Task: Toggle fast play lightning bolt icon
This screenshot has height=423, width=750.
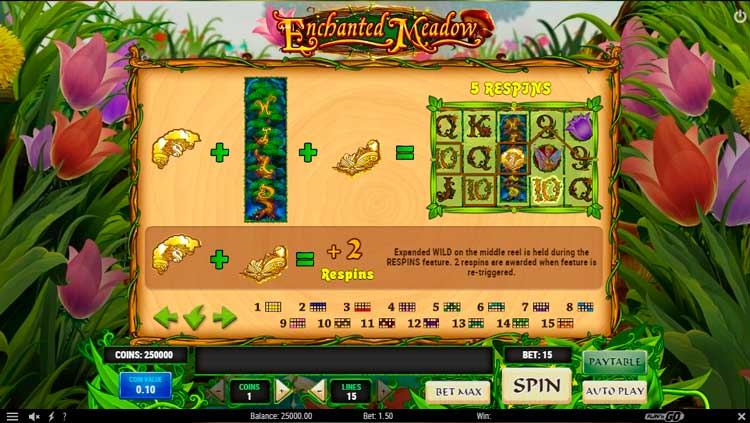Action: point(50,416)
